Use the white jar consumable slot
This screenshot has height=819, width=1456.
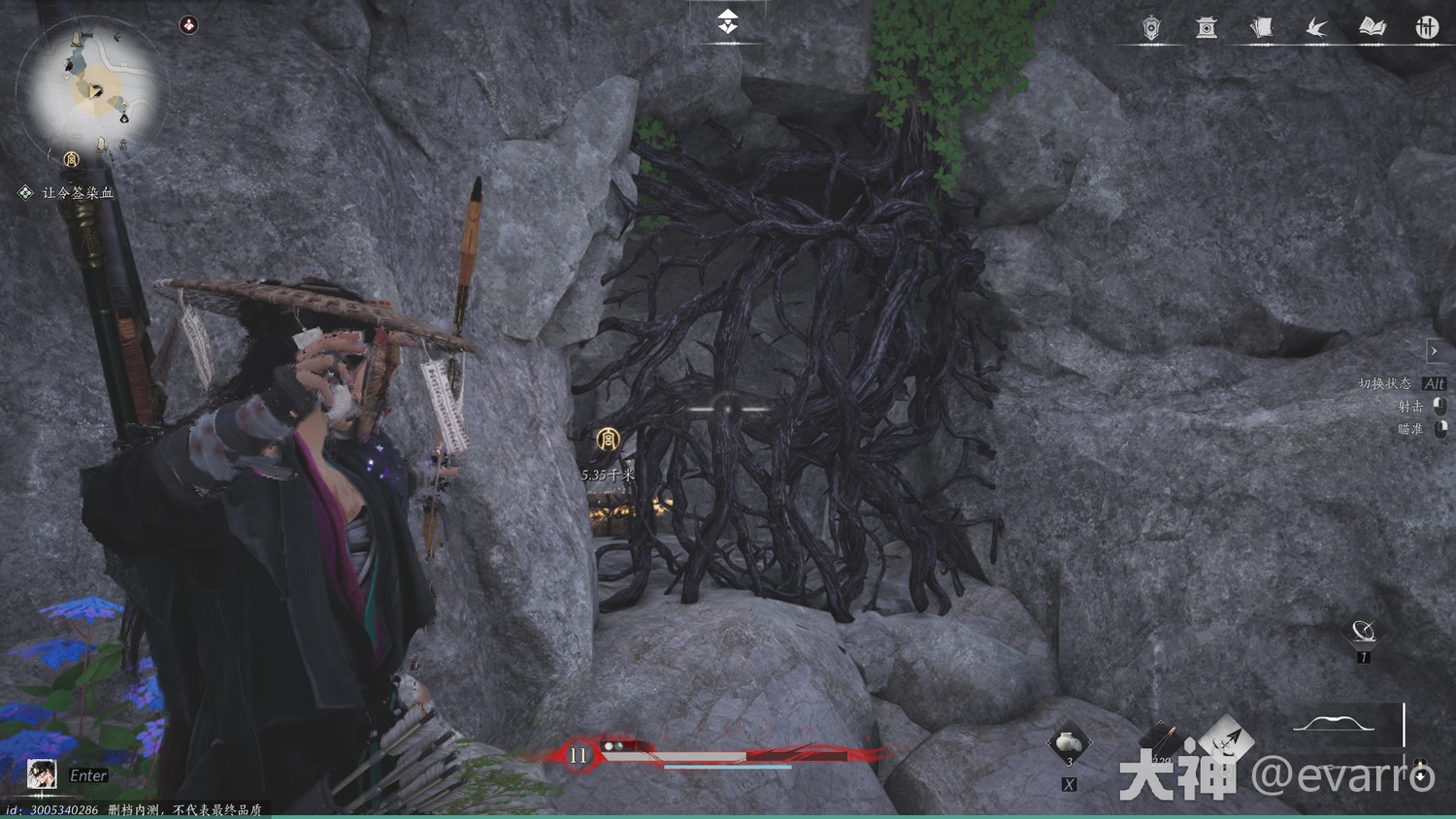[x=1069, y=743]
